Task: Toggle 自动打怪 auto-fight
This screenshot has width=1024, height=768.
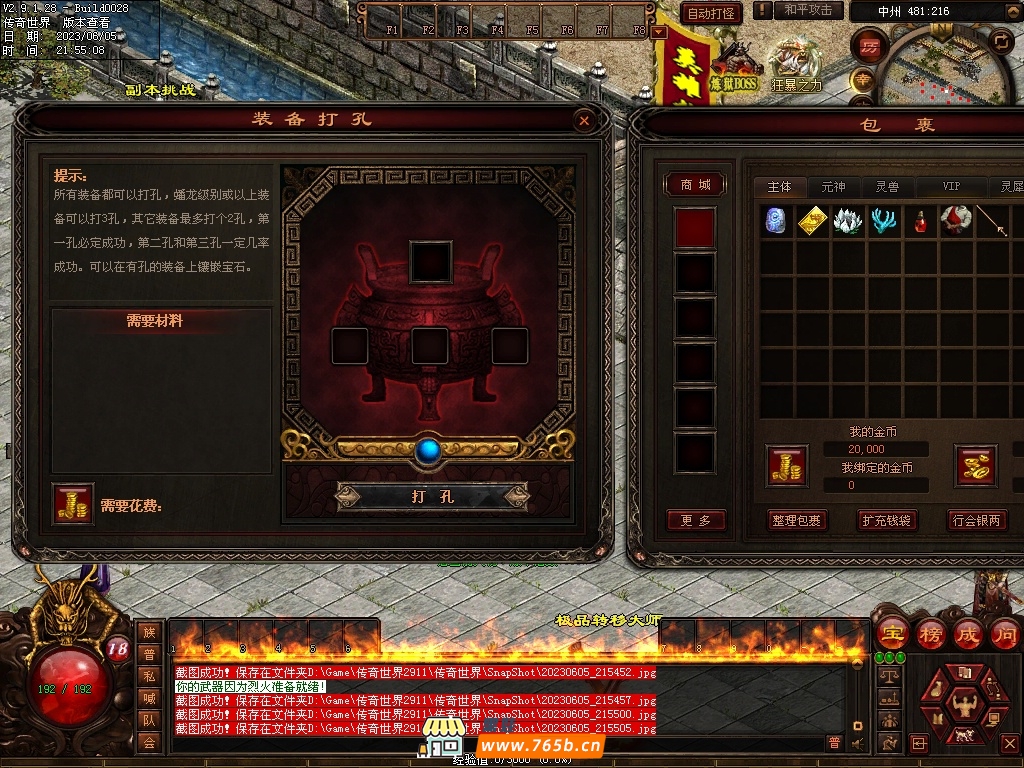Action: coord(711,13)
